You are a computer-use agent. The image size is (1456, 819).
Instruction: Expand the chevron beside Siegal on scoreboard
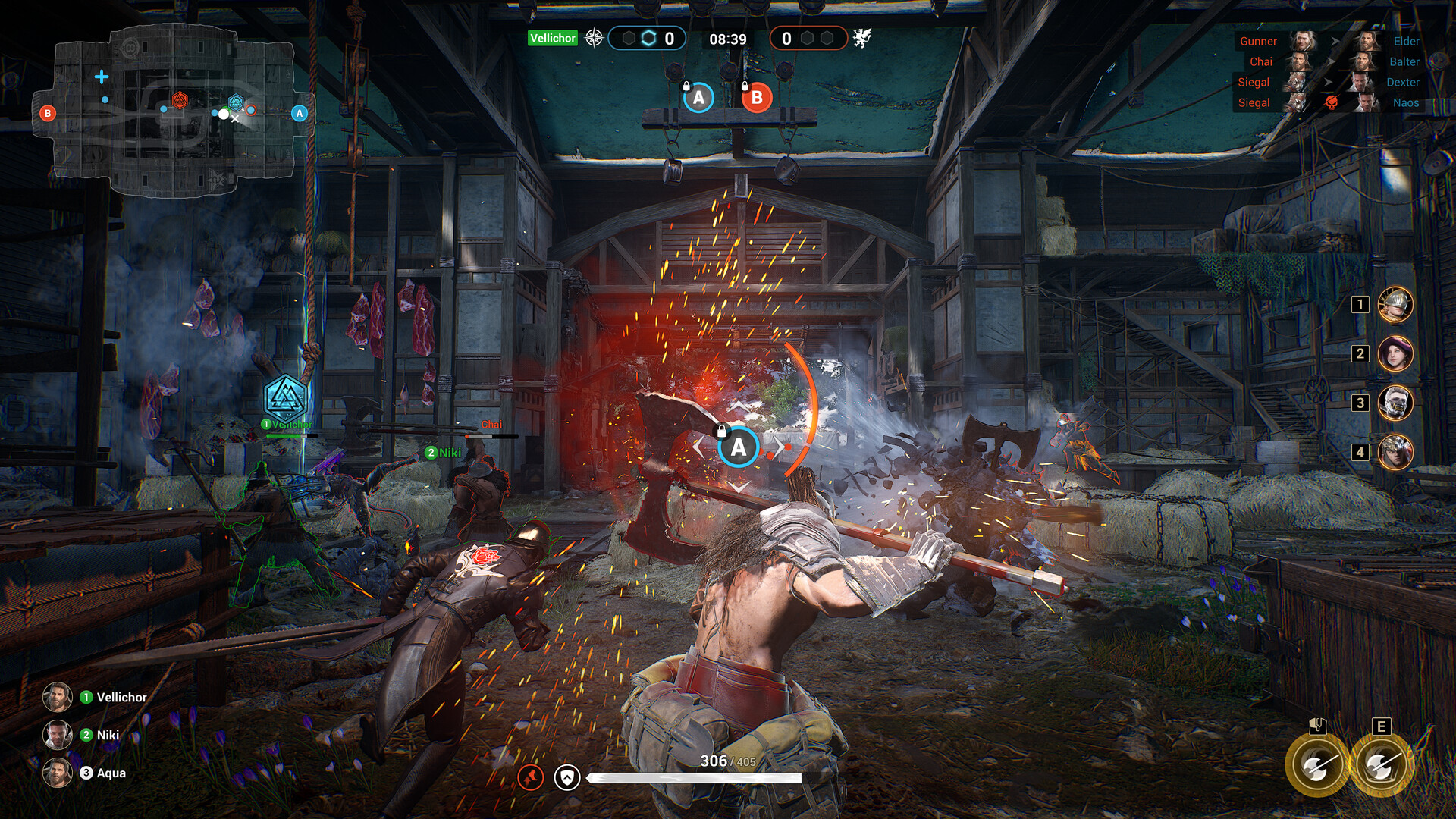point(1329,83)
